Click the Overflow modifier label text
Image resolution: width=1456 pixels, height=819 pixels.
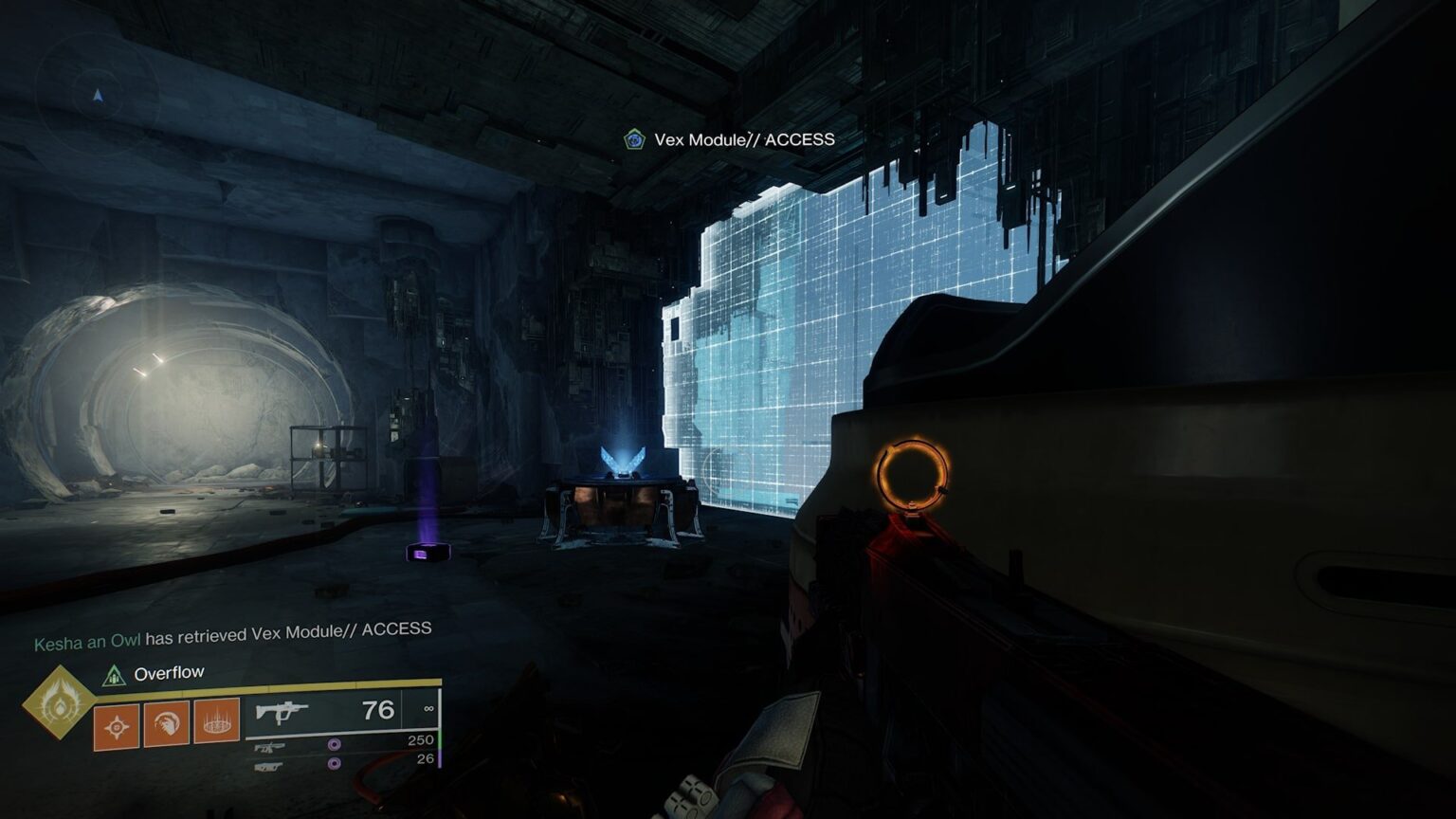pos(169,673)
